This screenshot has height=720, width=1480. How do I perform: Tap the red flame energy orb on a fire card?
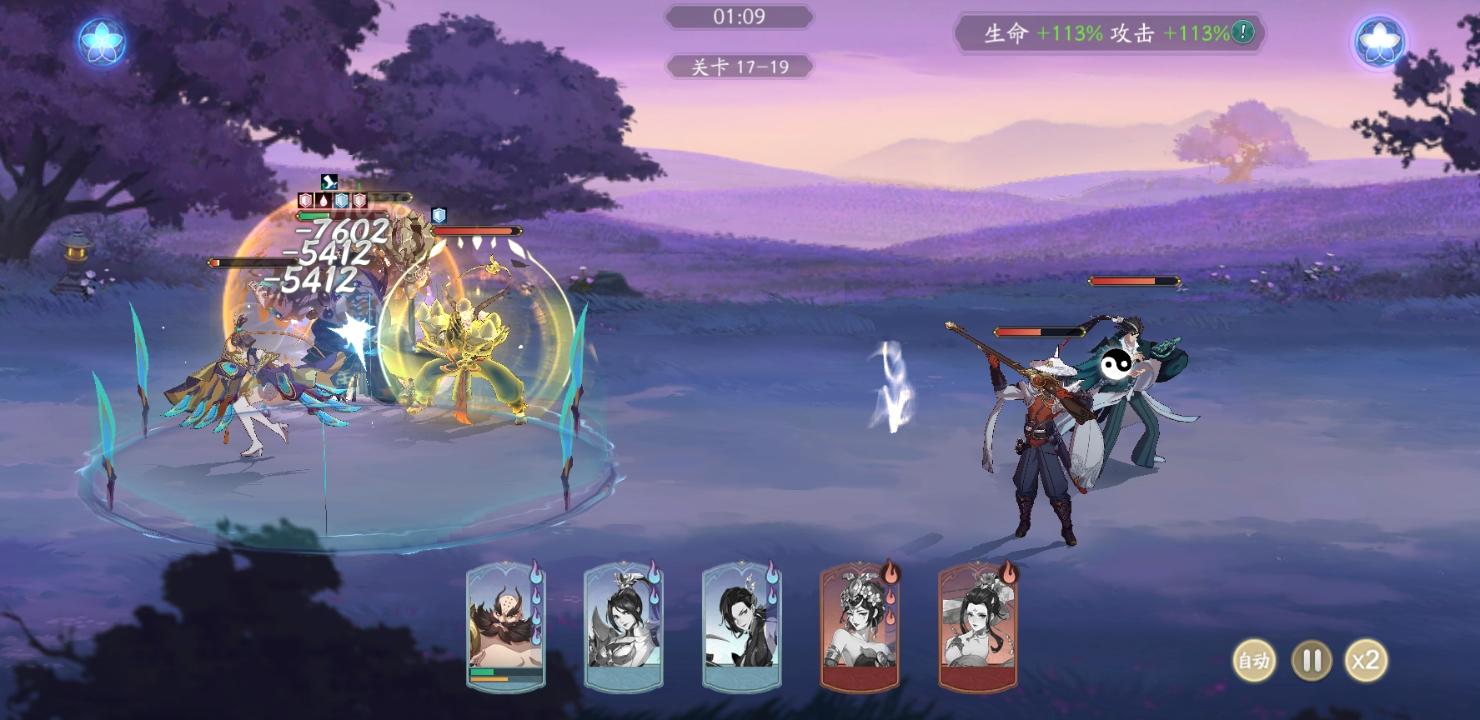pos(890,575)
